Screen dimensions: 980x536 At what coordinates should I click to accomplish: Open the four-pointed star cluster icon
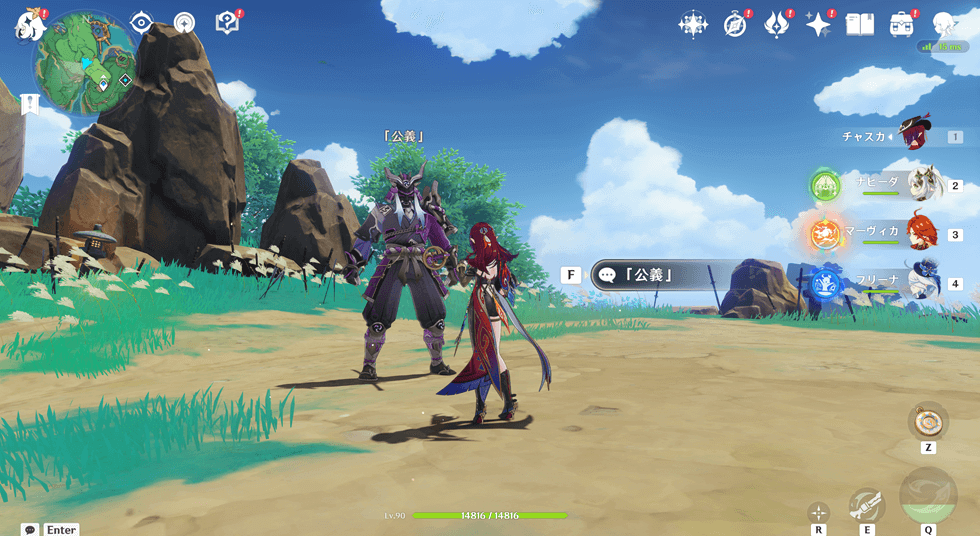[692, 25]
